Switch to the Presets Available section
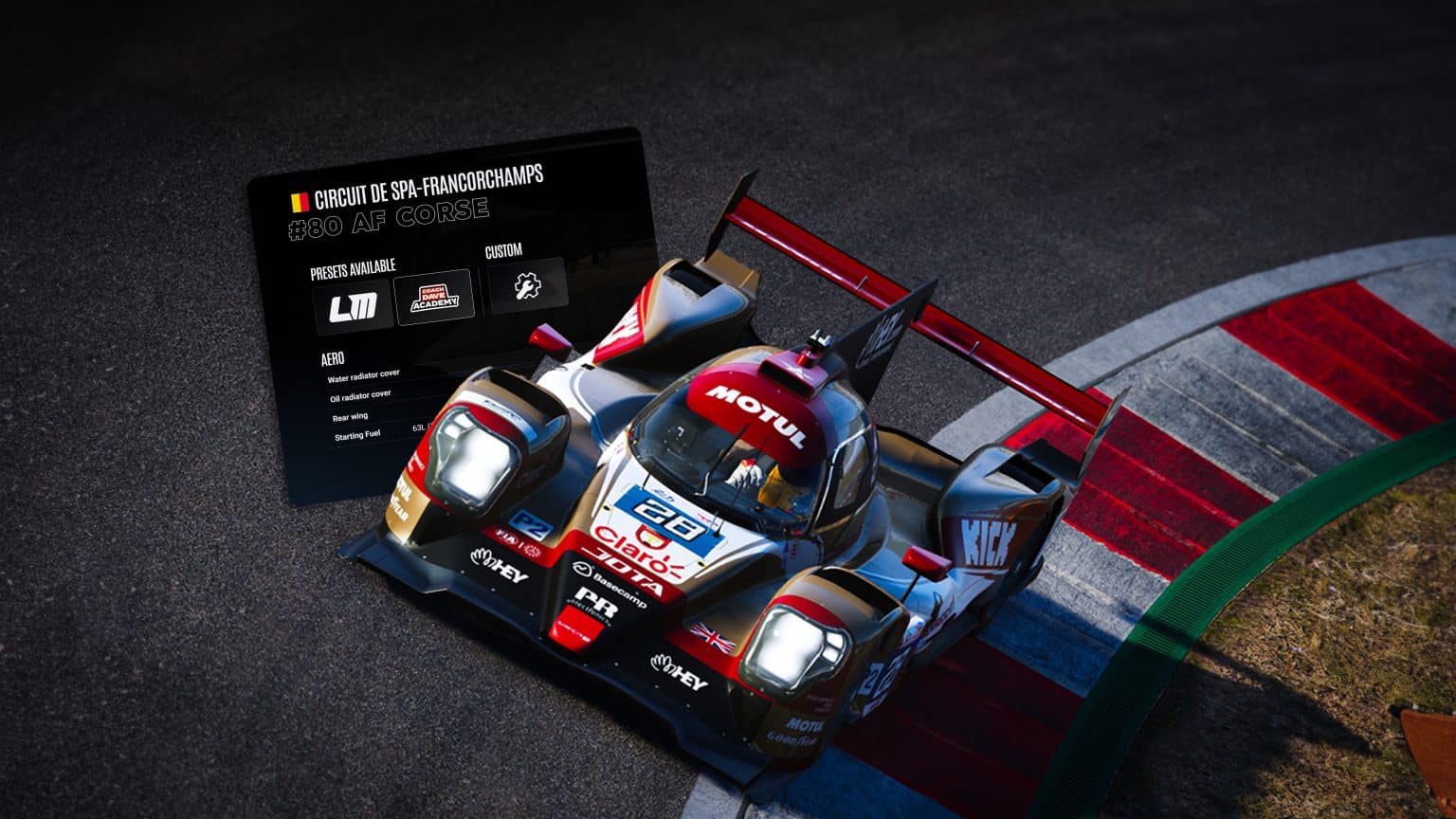The image size is (1456, 819). click(x=355, y=267)
